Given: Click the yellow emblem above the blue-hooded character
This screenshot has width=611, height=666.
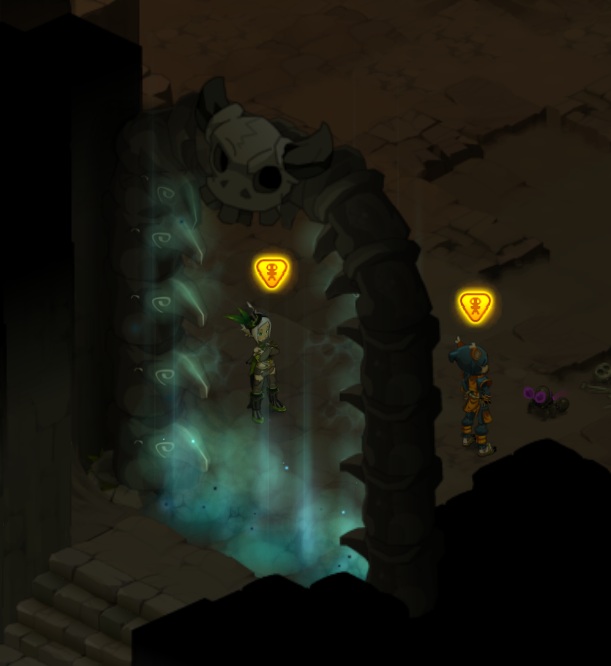Looking at the screenshot, I should pos(475,305).
